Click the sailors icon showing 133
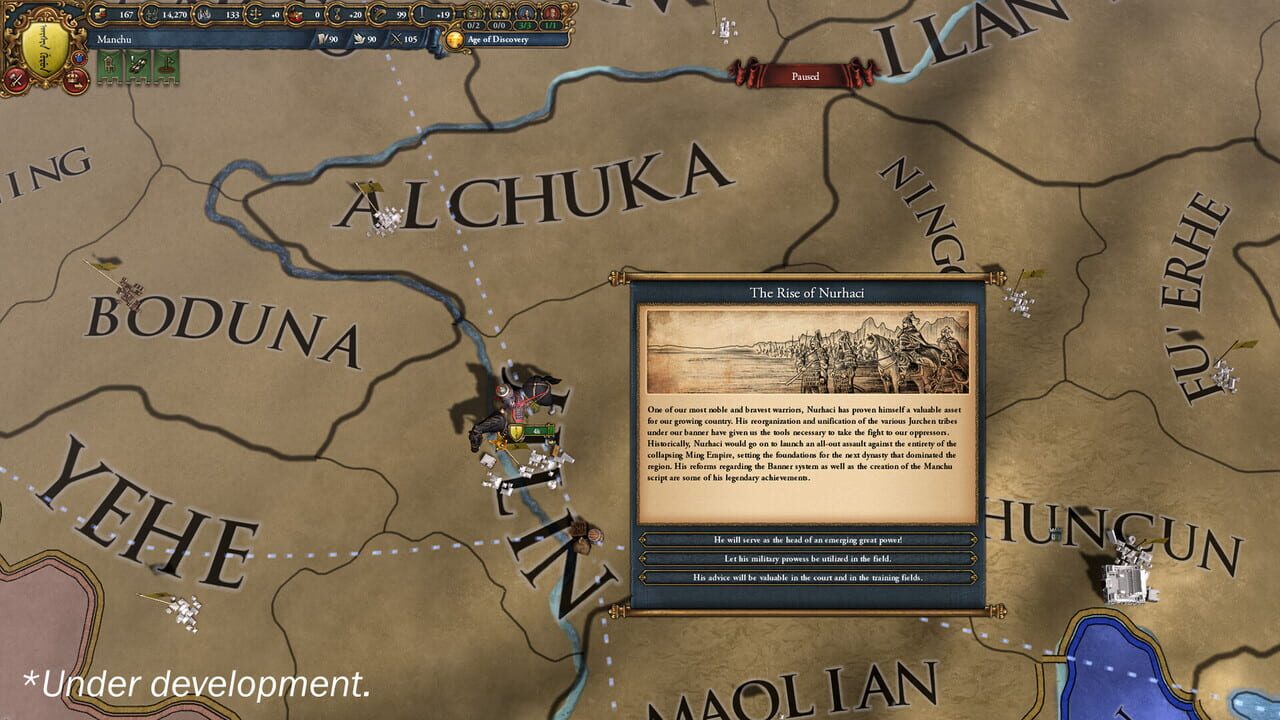The height and width of the screenshot is (720, 1280). [207, 12]
